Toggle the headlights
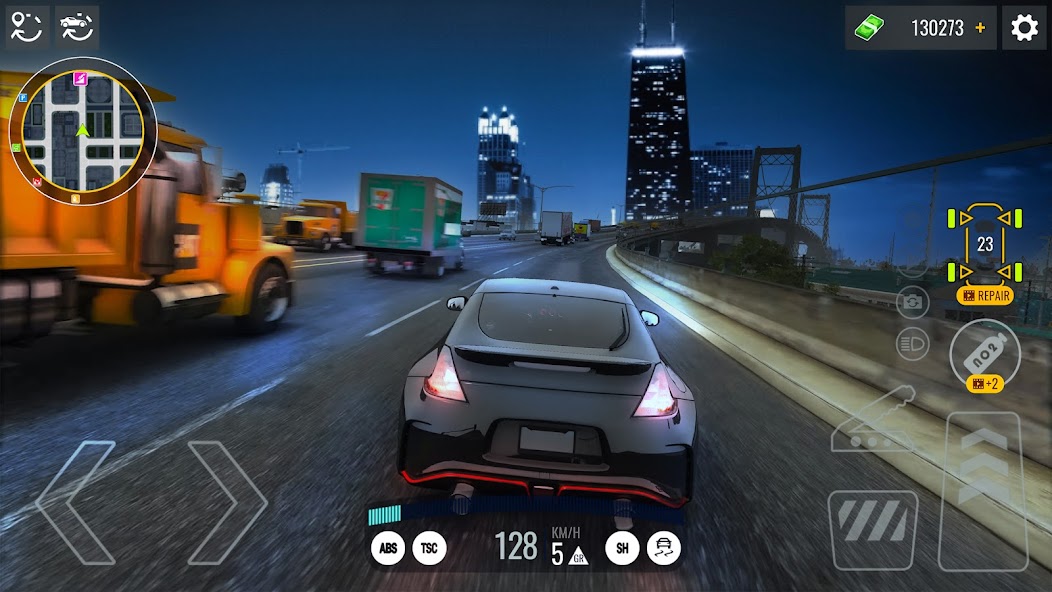Image resolution: width=1052 pixels, height=592 pixels. (x=912, y=344)
